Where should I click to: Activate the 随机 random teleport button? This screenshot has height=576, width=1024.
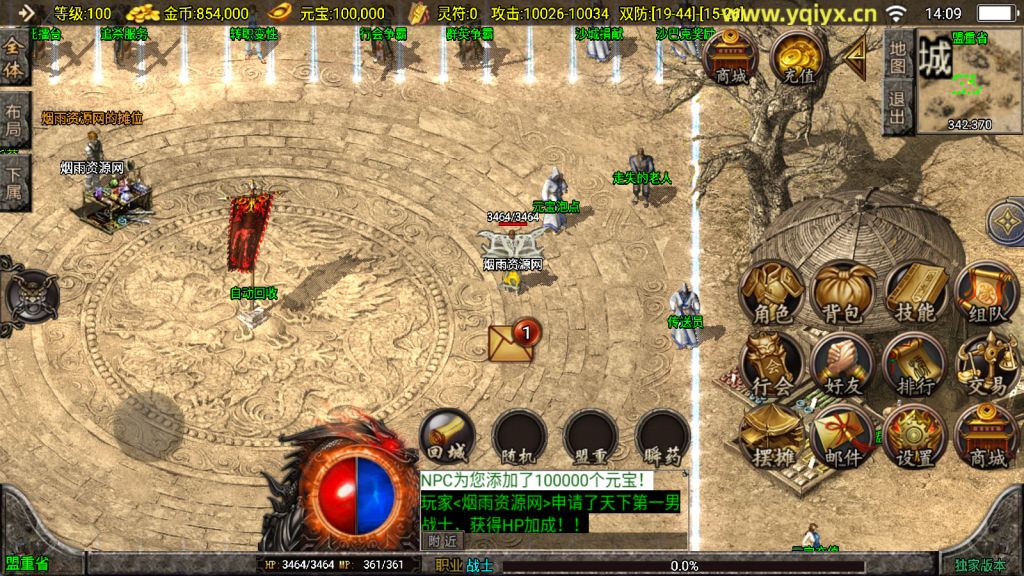pyautogui.click(x=519, y=438)
